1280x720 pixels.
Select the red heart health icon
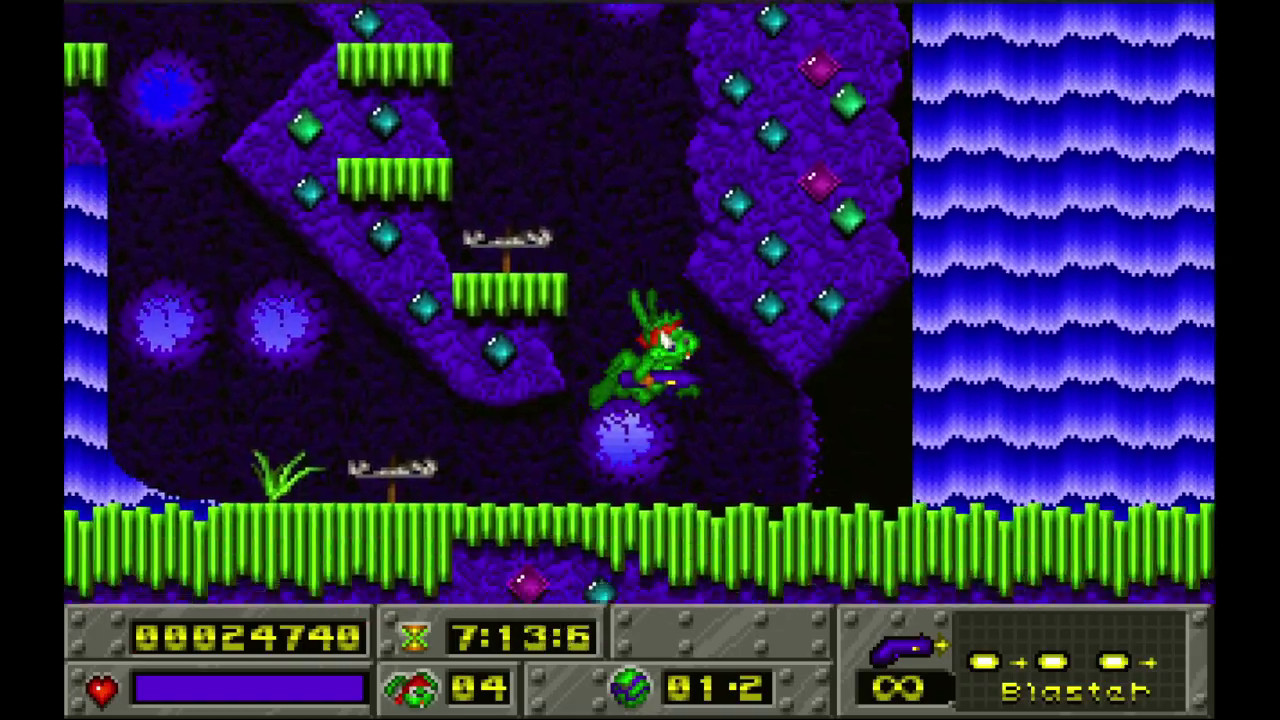point(101,689)
